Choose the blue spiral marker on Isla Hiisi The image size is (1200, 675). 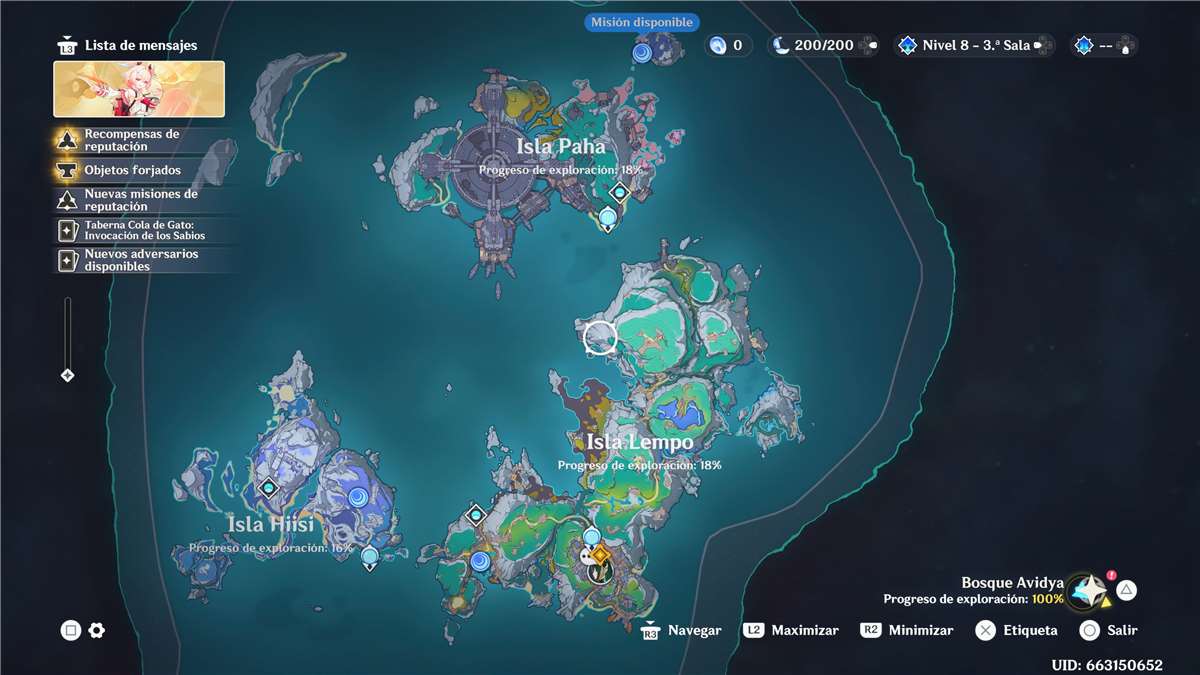click(x=357, y=497)
